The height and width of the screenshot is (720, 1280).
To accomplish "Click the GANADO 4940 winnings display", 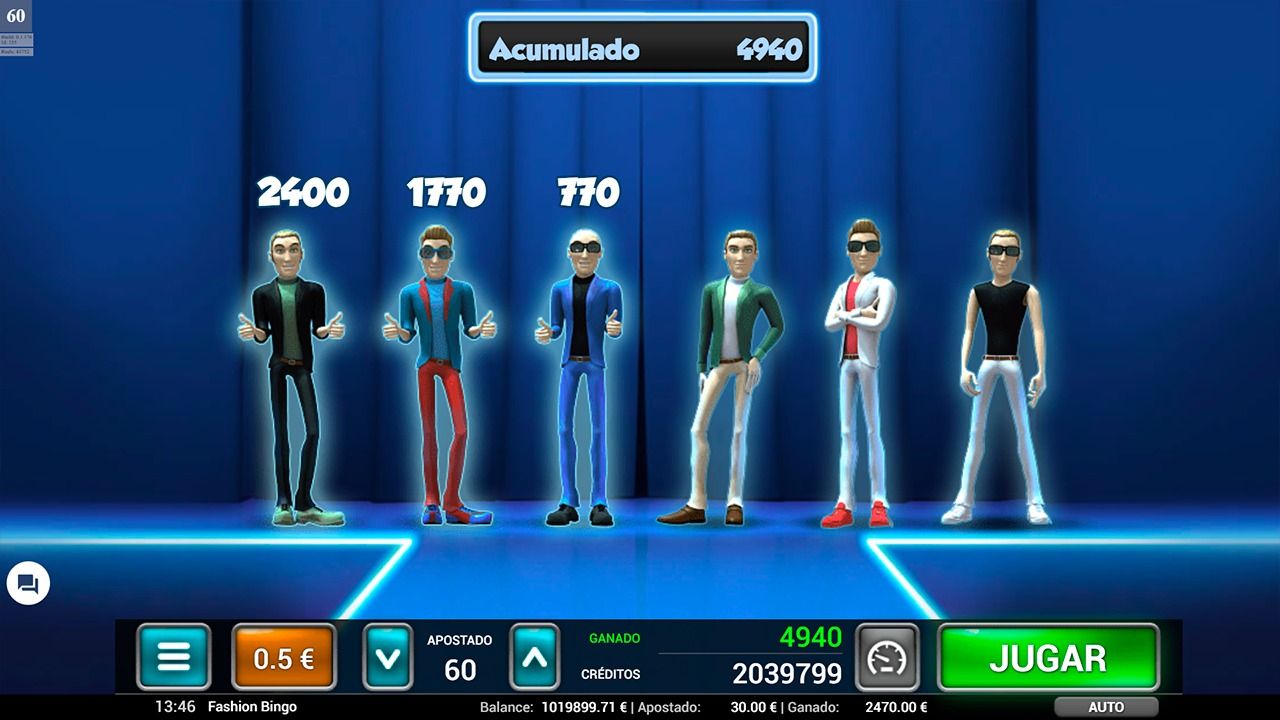I will [810, 637].
